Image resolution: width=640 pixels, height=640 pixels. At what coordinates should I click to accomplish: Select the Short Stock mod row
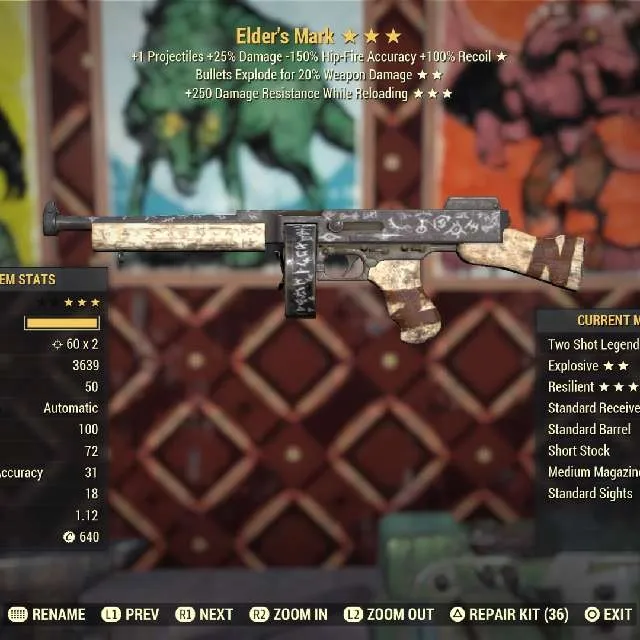coord(579,451)
